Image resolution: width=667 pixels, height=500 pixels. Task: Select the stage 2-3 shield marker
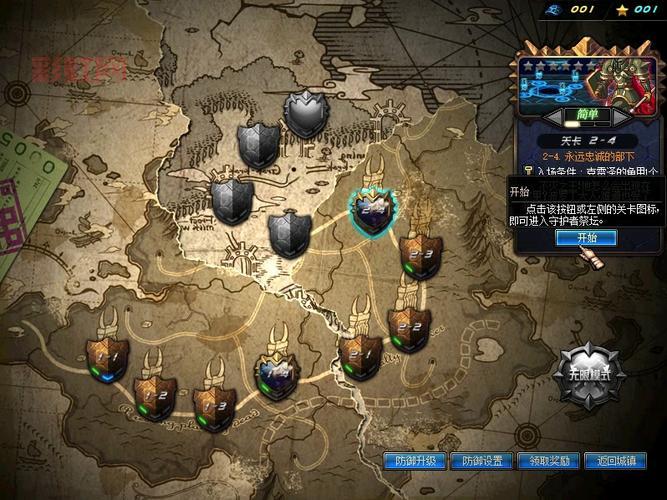[420, 257]
